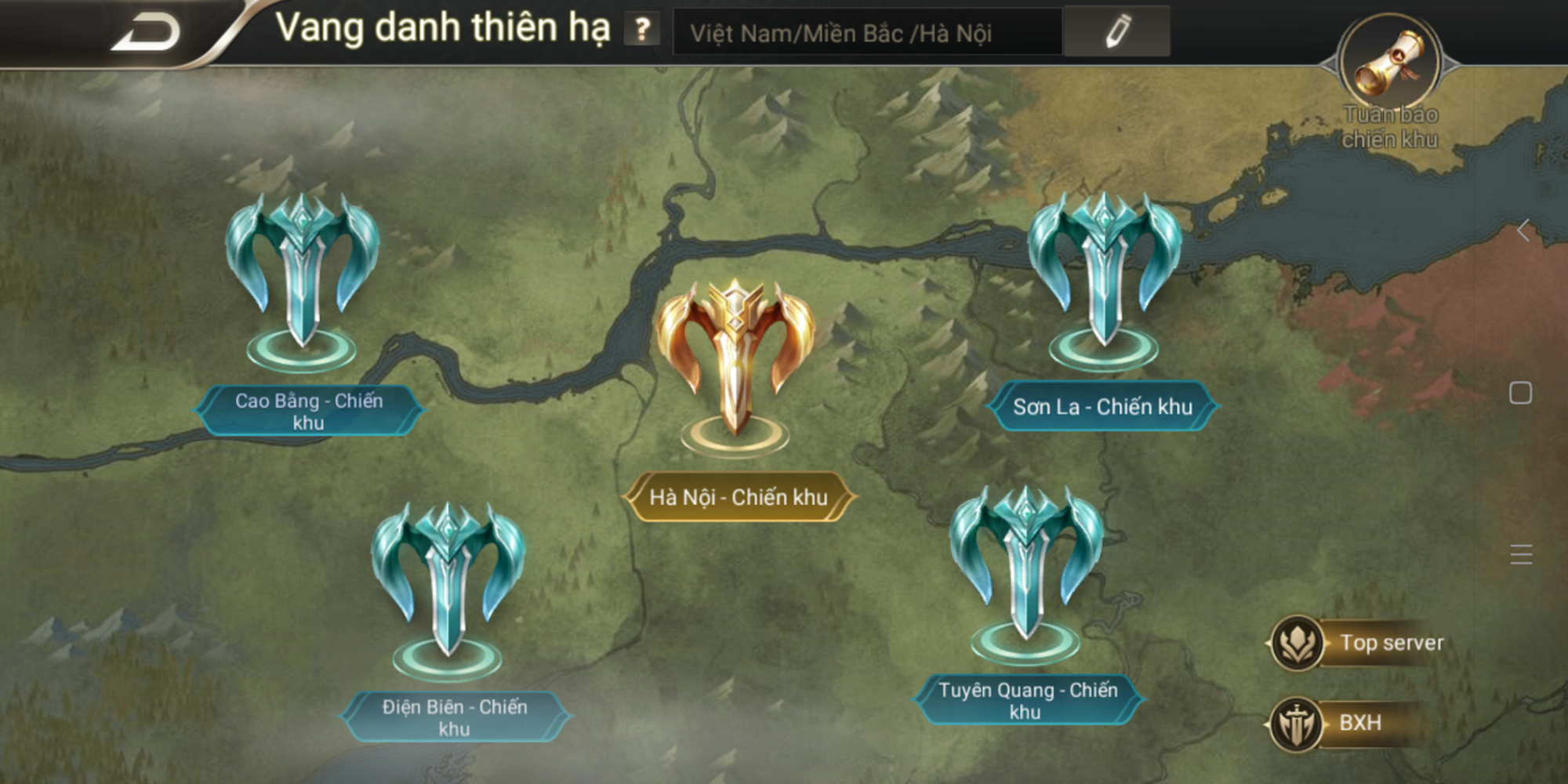
Task: Open the Top server emblem icon
Action: click(1298, 641)
